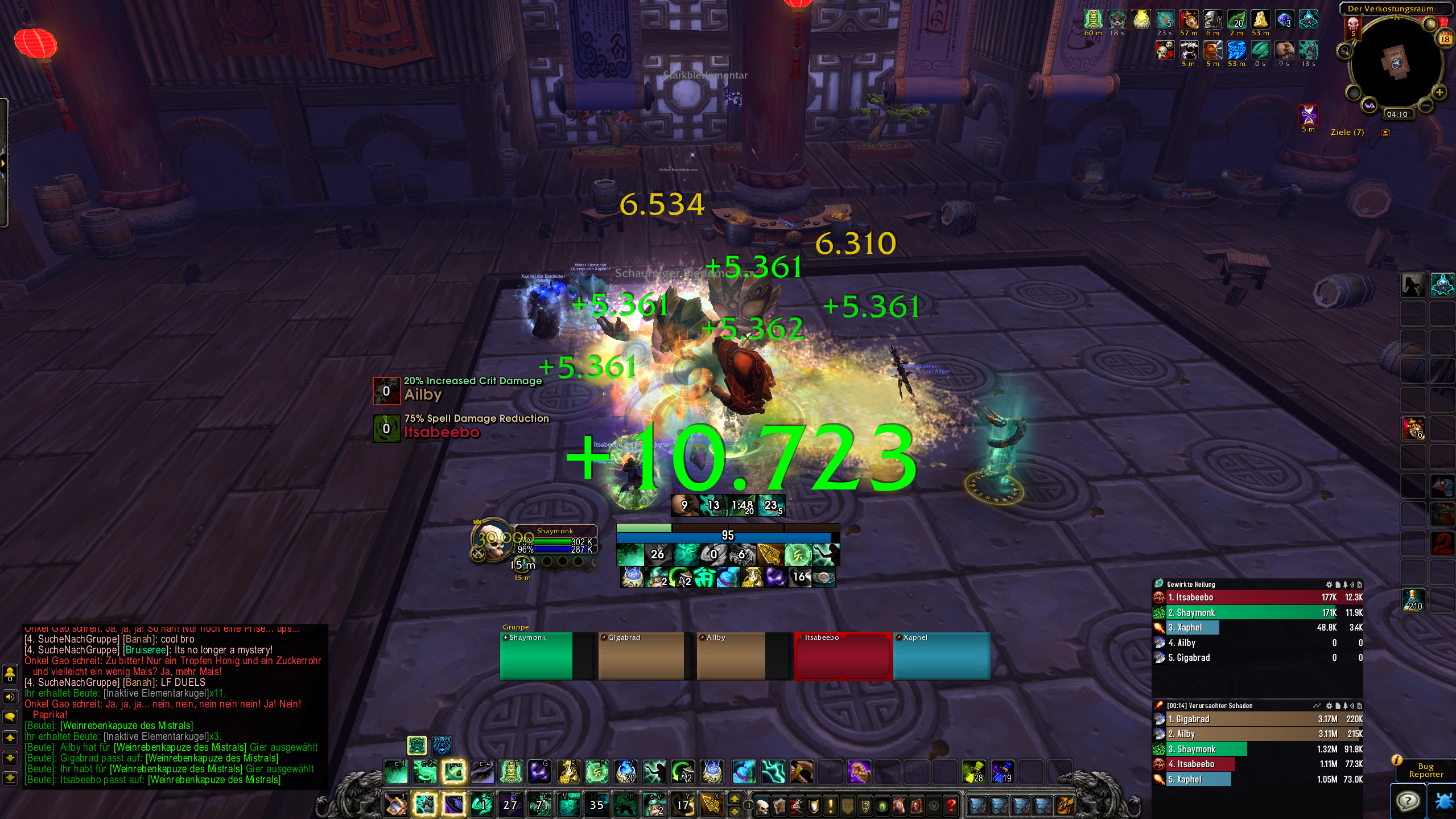Target Xaphel's blue party frame
The image size is (1456, 819).
941,656
